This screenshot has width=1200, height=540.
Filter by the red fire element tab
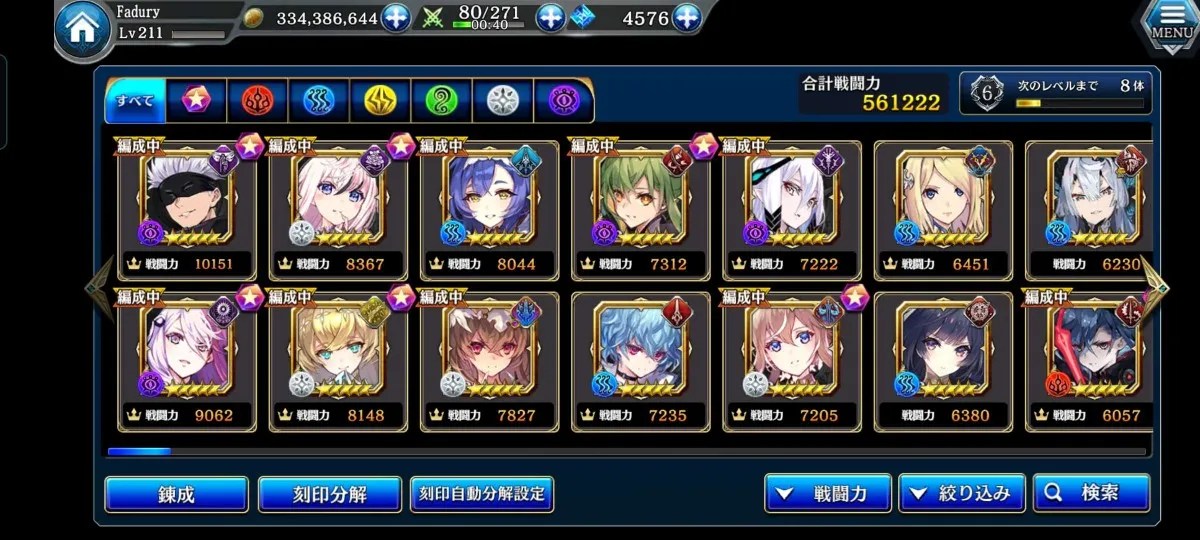(x=257, y=100)
